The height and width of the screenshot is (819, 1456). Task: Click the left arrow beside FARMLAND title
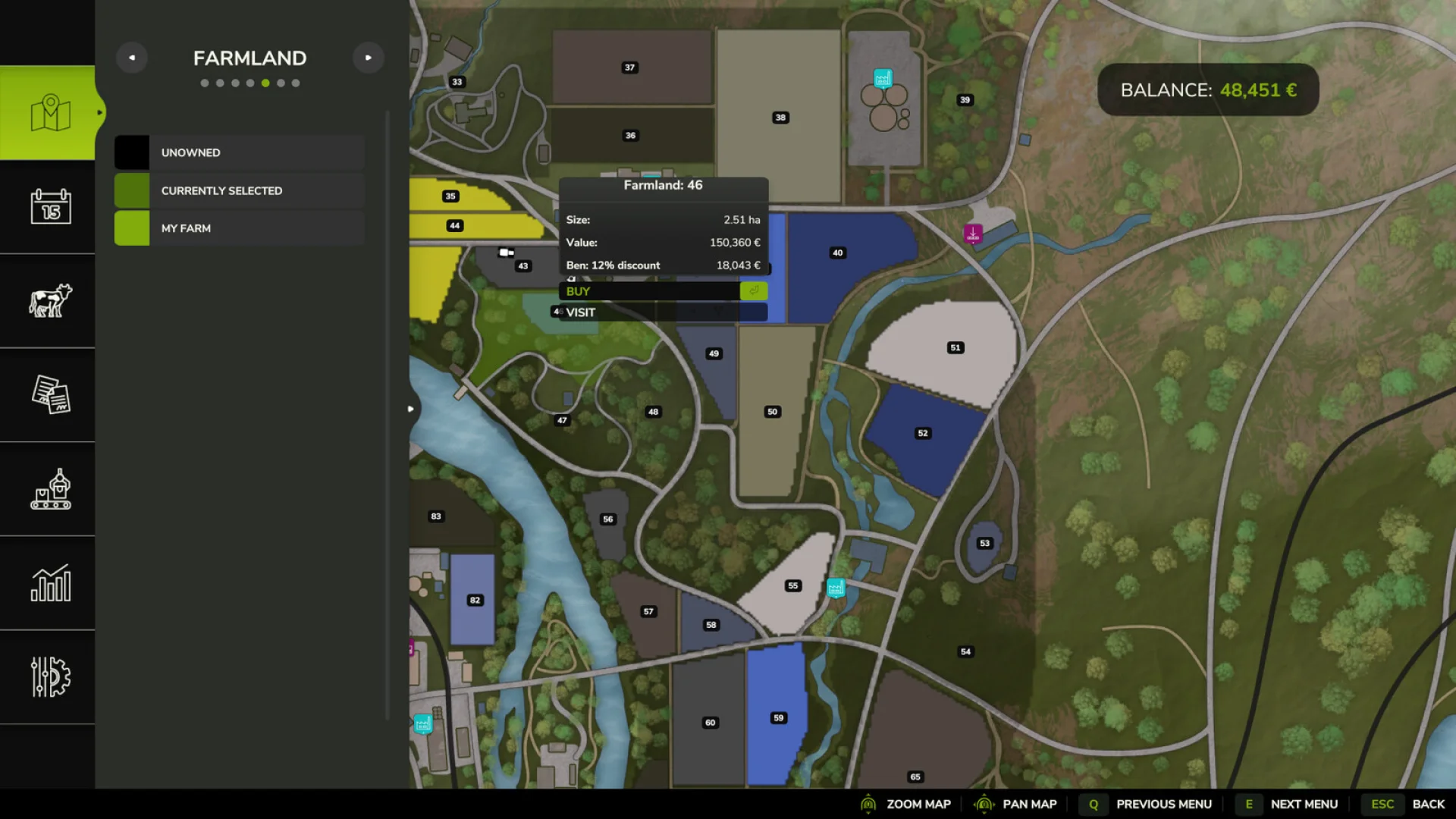(131, 57)
